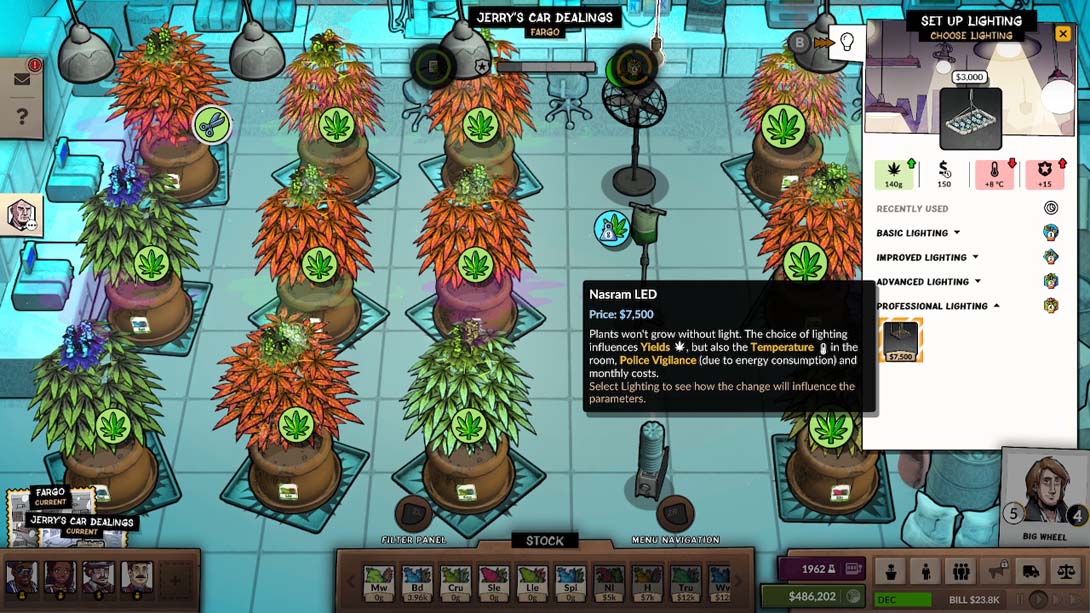The width and height of the screenshot is (1090, 613).
Task: Click the scissors harvest icon on the plant
Action: tap(211, 125)
